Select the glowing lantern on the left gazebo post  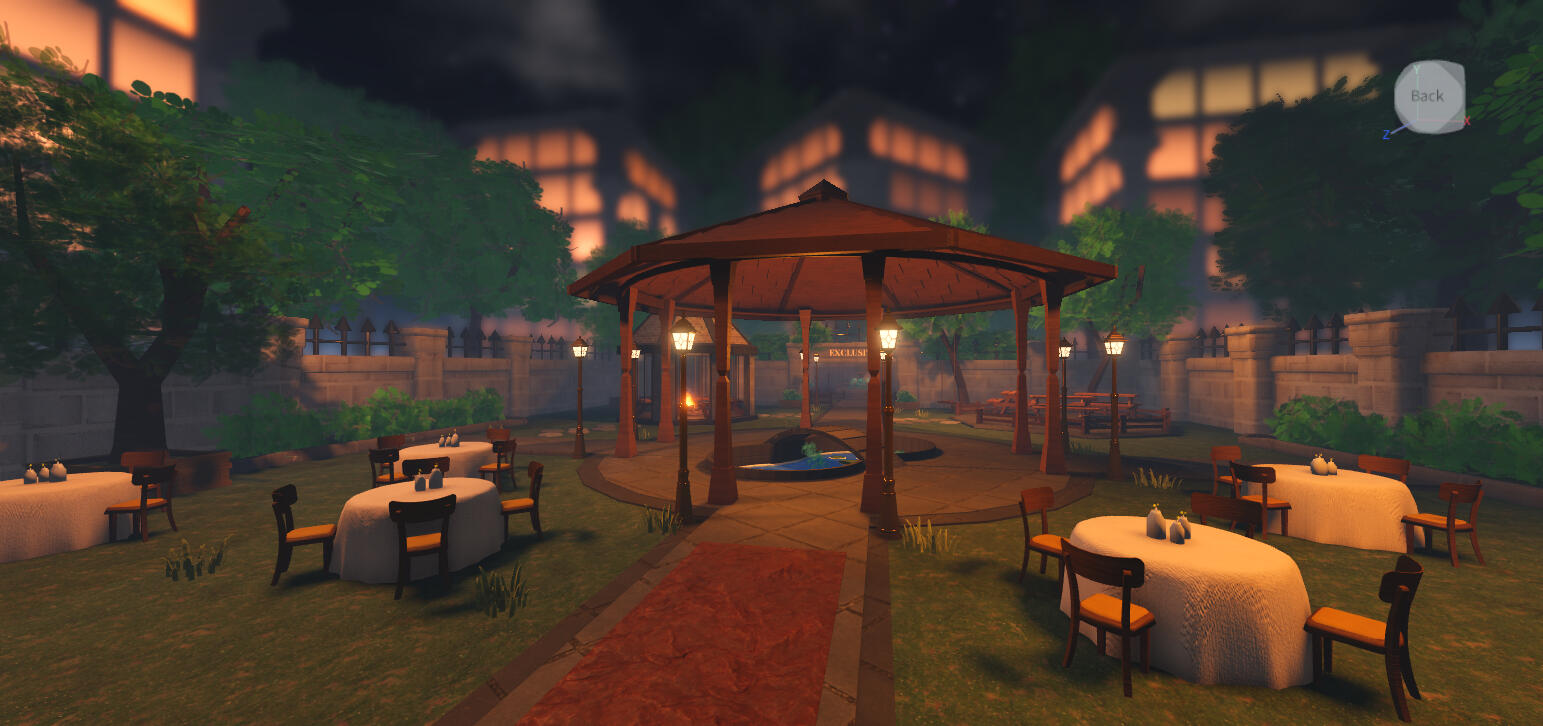681,336
